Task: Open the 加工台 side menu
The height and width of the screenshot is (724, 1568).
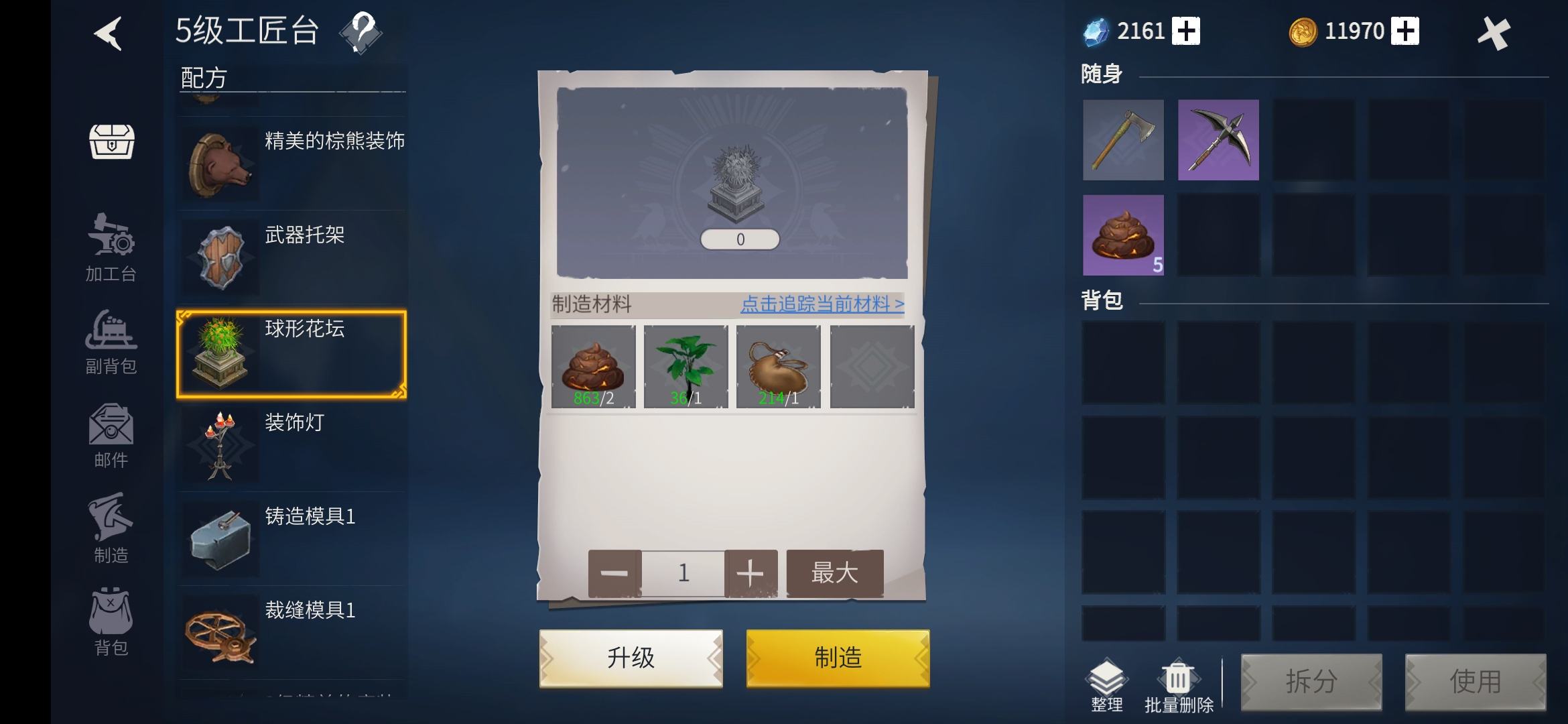Action: point(111,248)
